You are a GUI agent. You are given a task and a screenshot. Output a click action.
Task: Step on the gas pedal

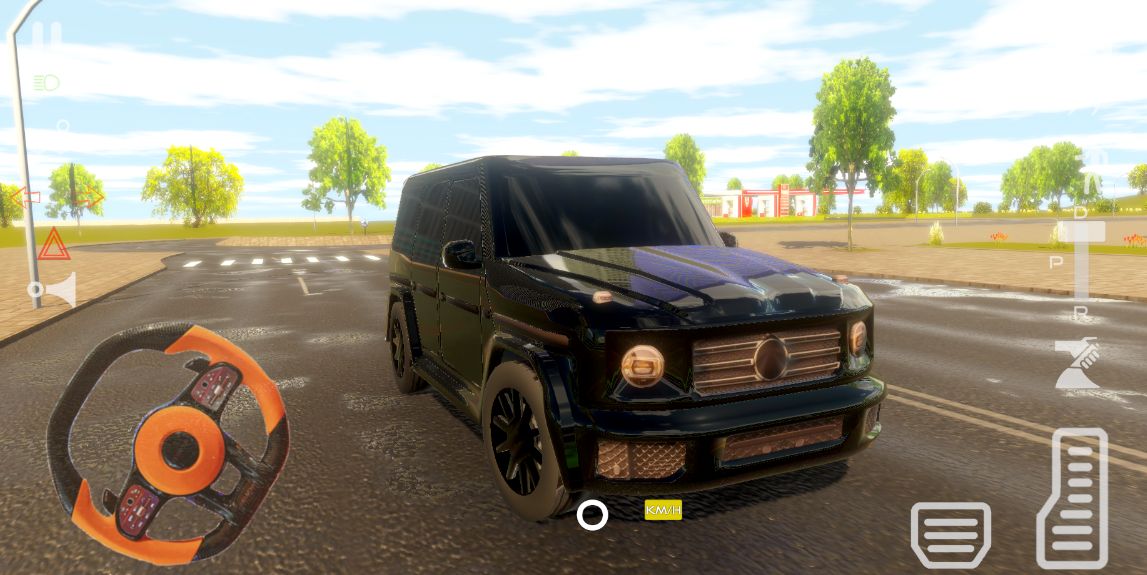coord(1072,498)
